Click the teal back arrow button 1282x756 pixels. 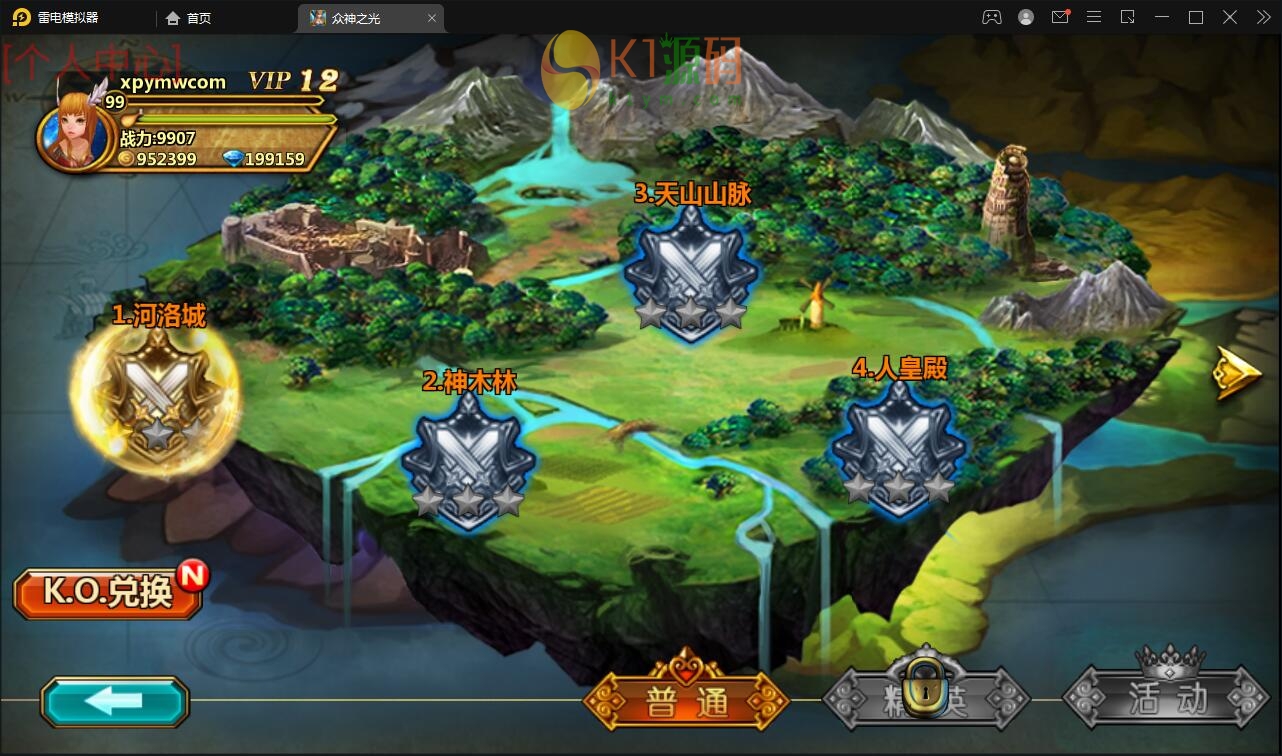[114, 701]
